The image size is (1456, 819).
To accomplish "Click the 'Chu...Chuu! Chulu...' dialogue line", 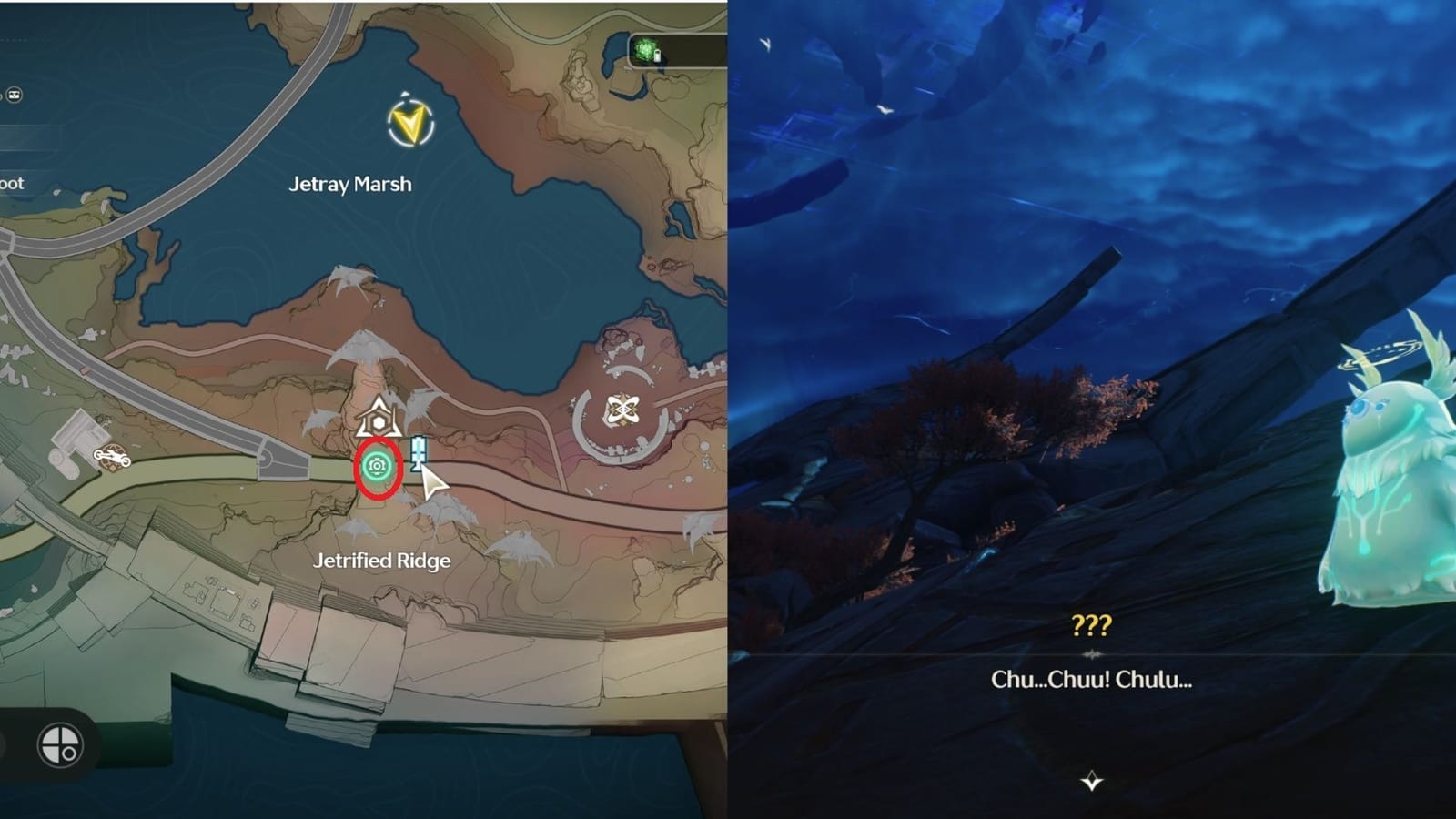I will click(1092, 678).
